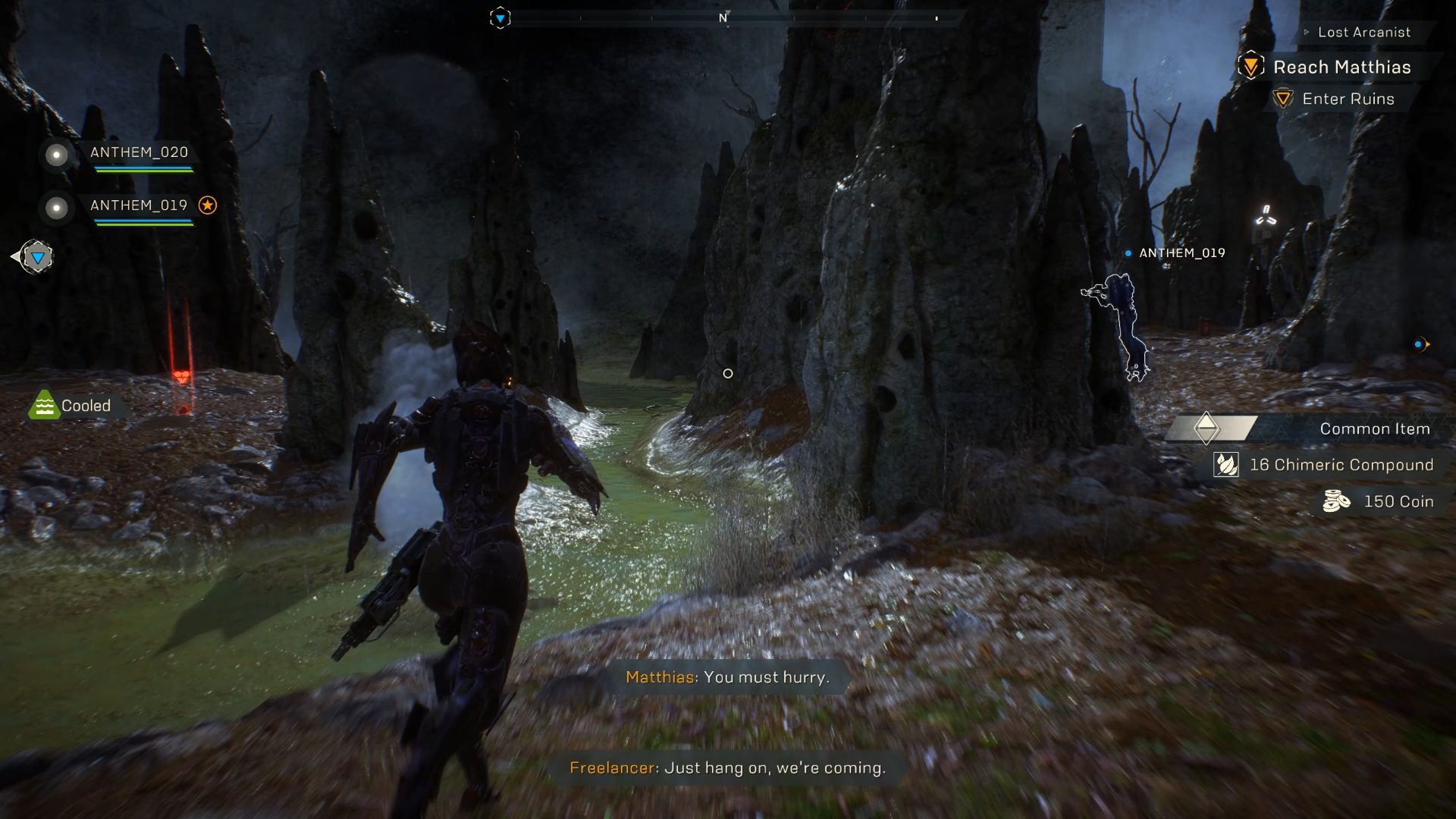Click the Enter Ruins sub-objective icon

(x=1284, y=99)
